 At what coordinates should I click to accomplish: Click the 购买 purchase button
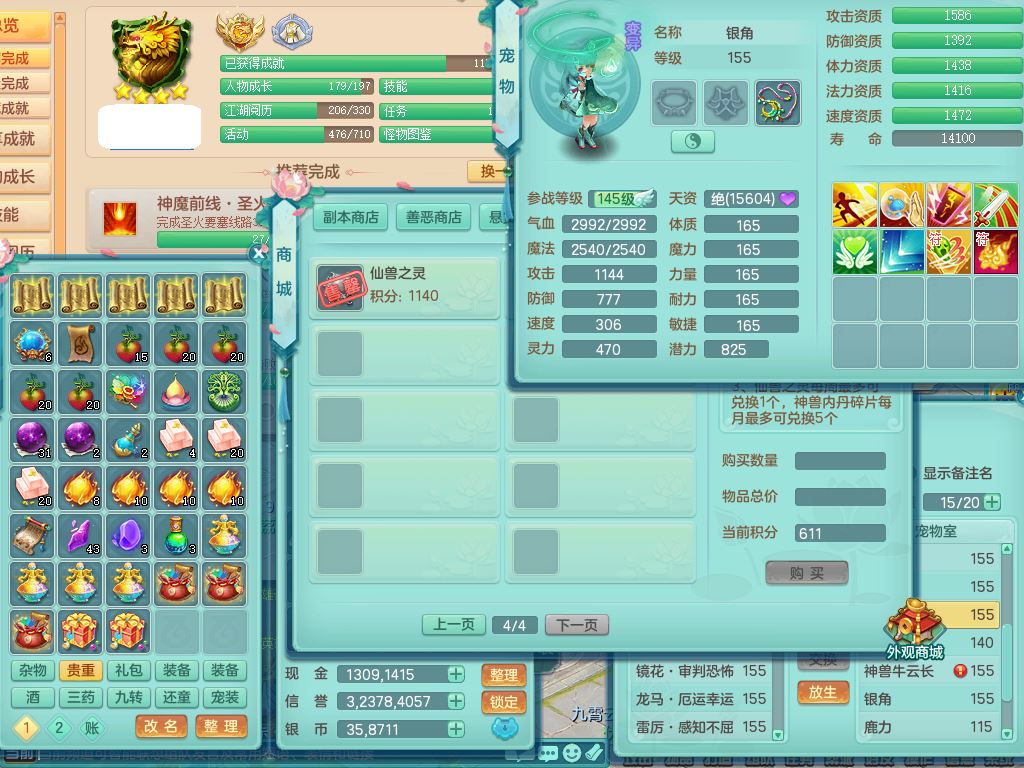coord(806,572)
